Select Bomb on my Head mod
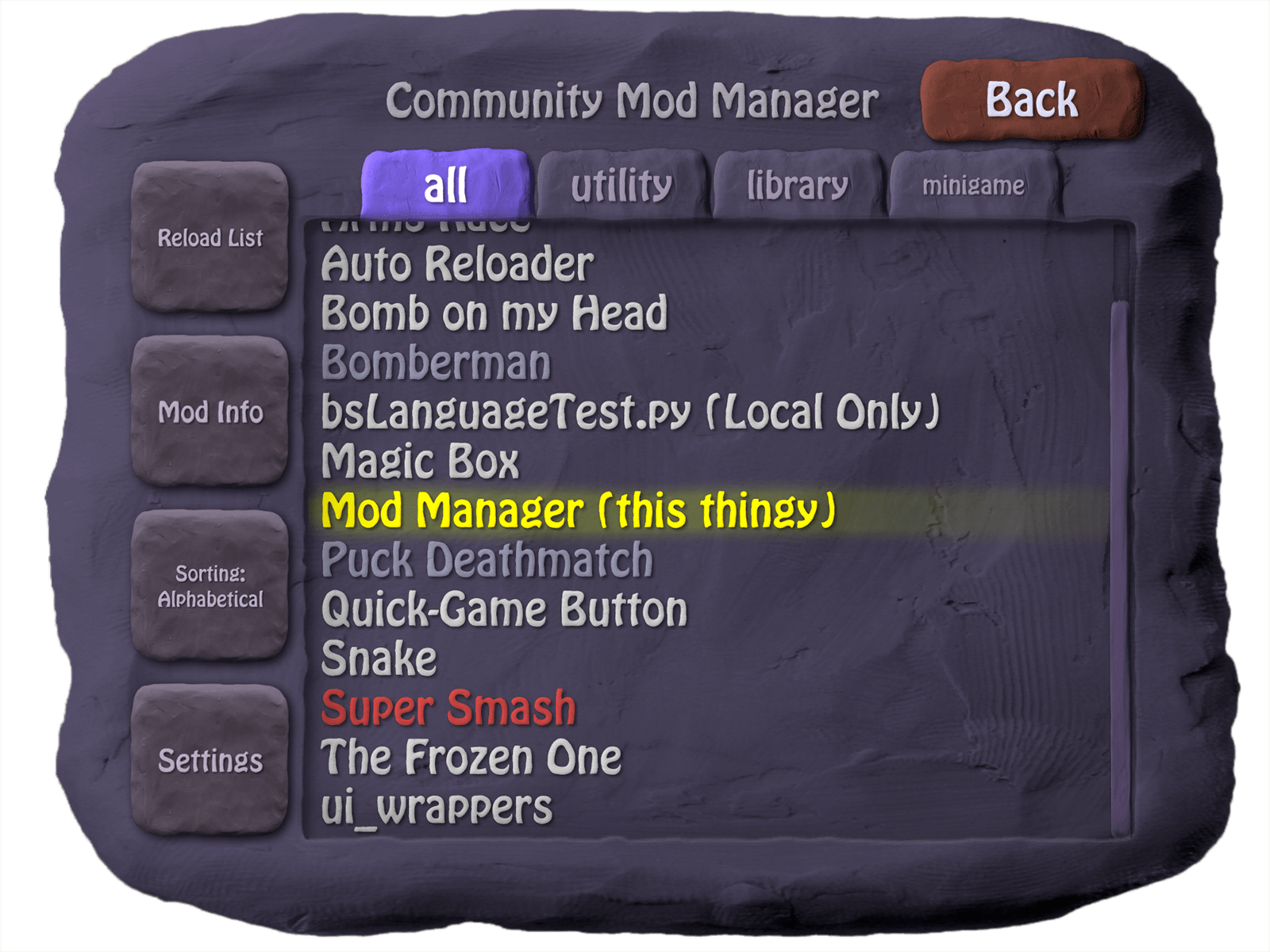 (x=496, y=312)
